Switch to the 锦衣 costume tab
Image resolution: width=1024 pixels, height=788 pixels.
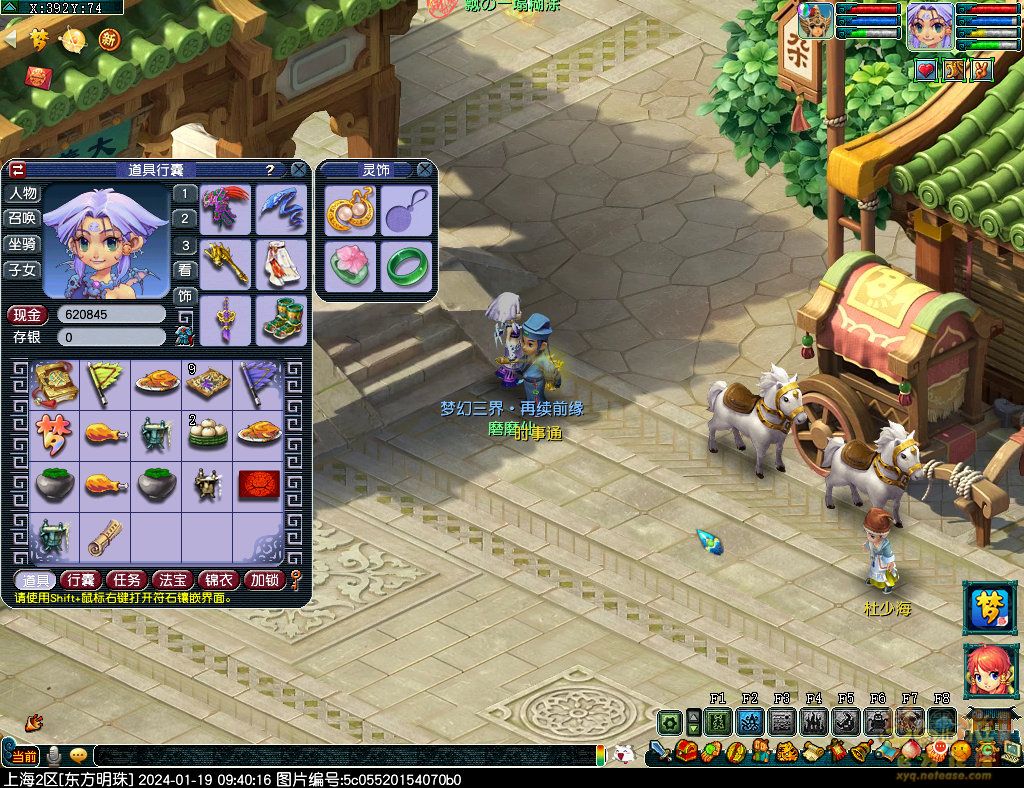pos(219,580)
